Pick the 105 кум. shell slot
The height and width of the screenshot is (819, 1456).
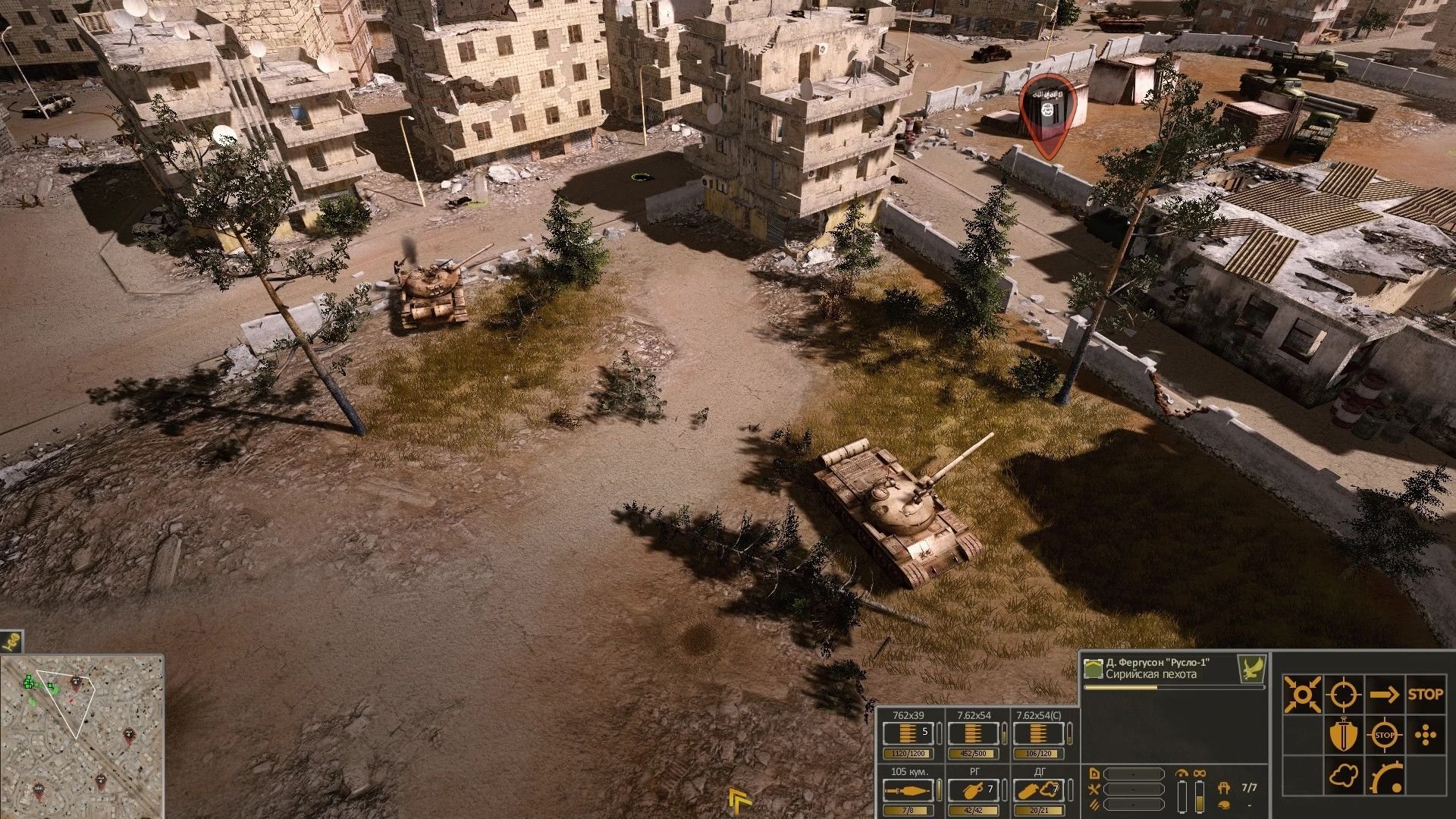click(x=909, y=791)
